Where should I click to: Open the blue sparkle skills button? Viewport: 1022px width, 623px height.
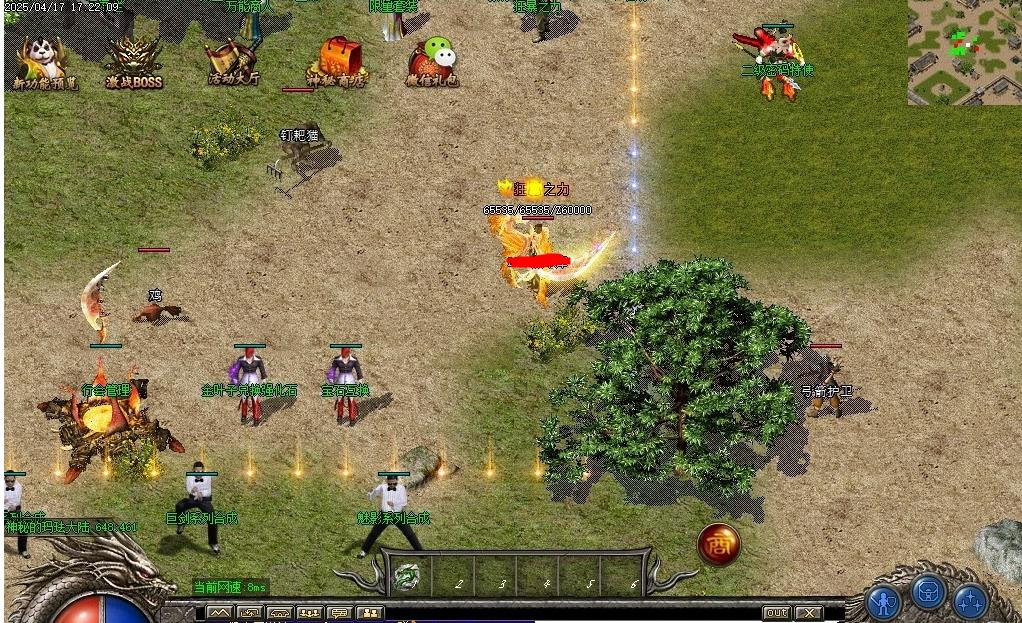[970, 602]
